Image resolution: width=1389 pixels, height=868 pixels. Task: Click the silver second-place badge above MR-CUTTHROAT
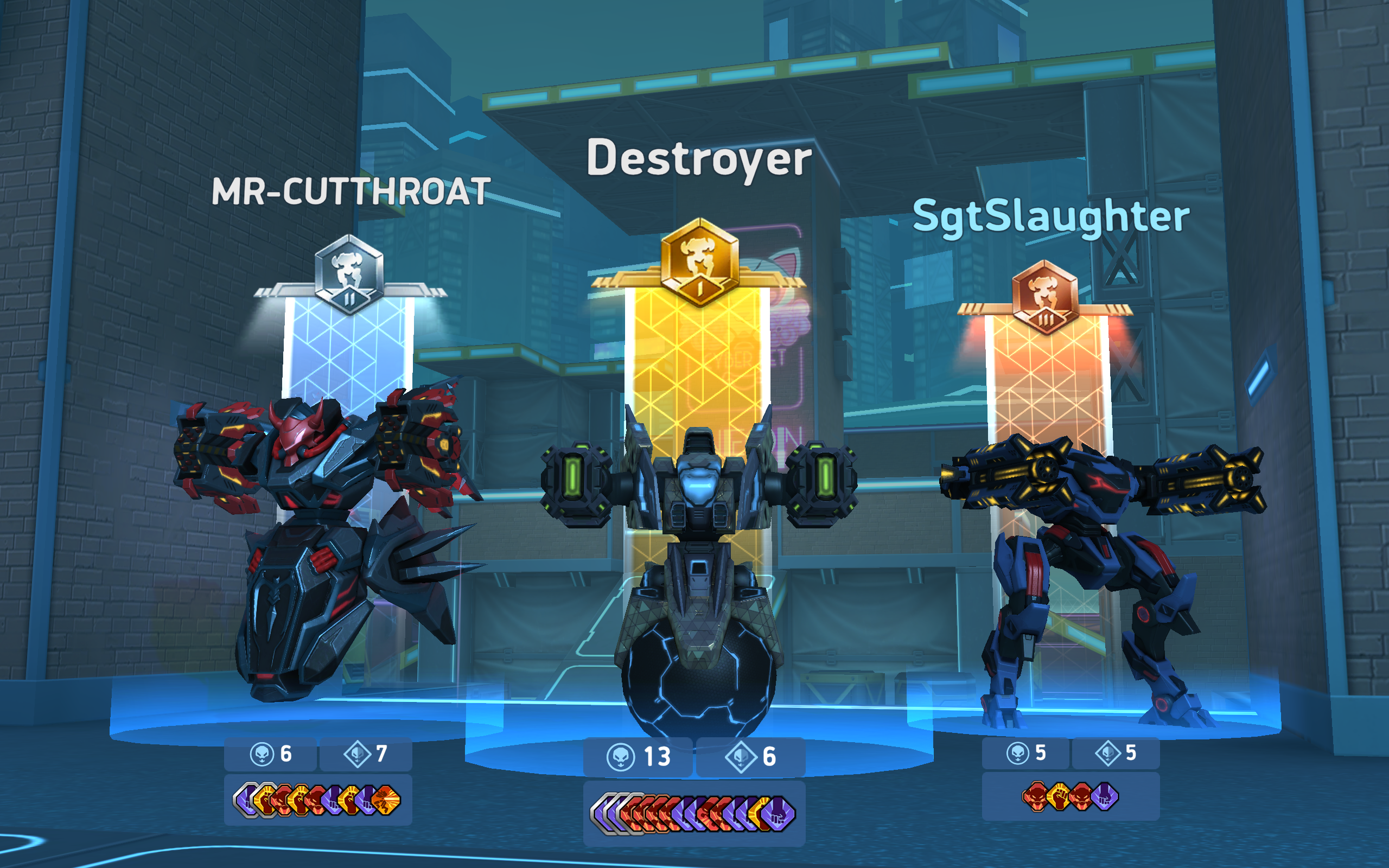click(x=350, y=275)
